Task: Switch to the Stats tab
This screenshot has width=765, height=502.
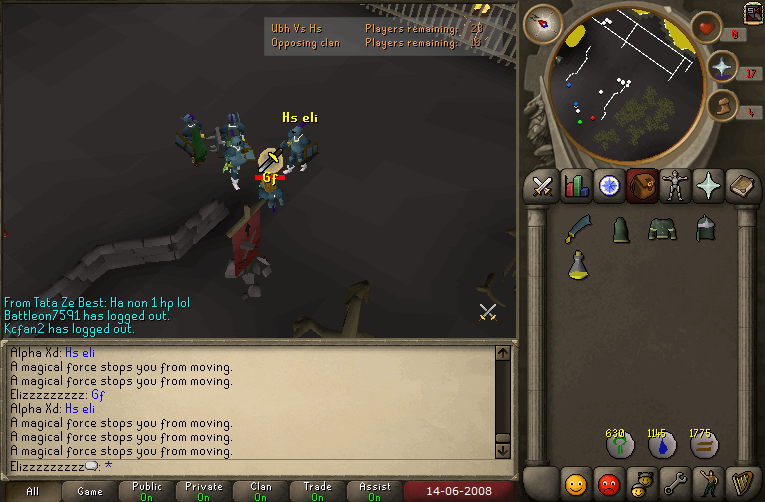Action: tap(575, 186)
